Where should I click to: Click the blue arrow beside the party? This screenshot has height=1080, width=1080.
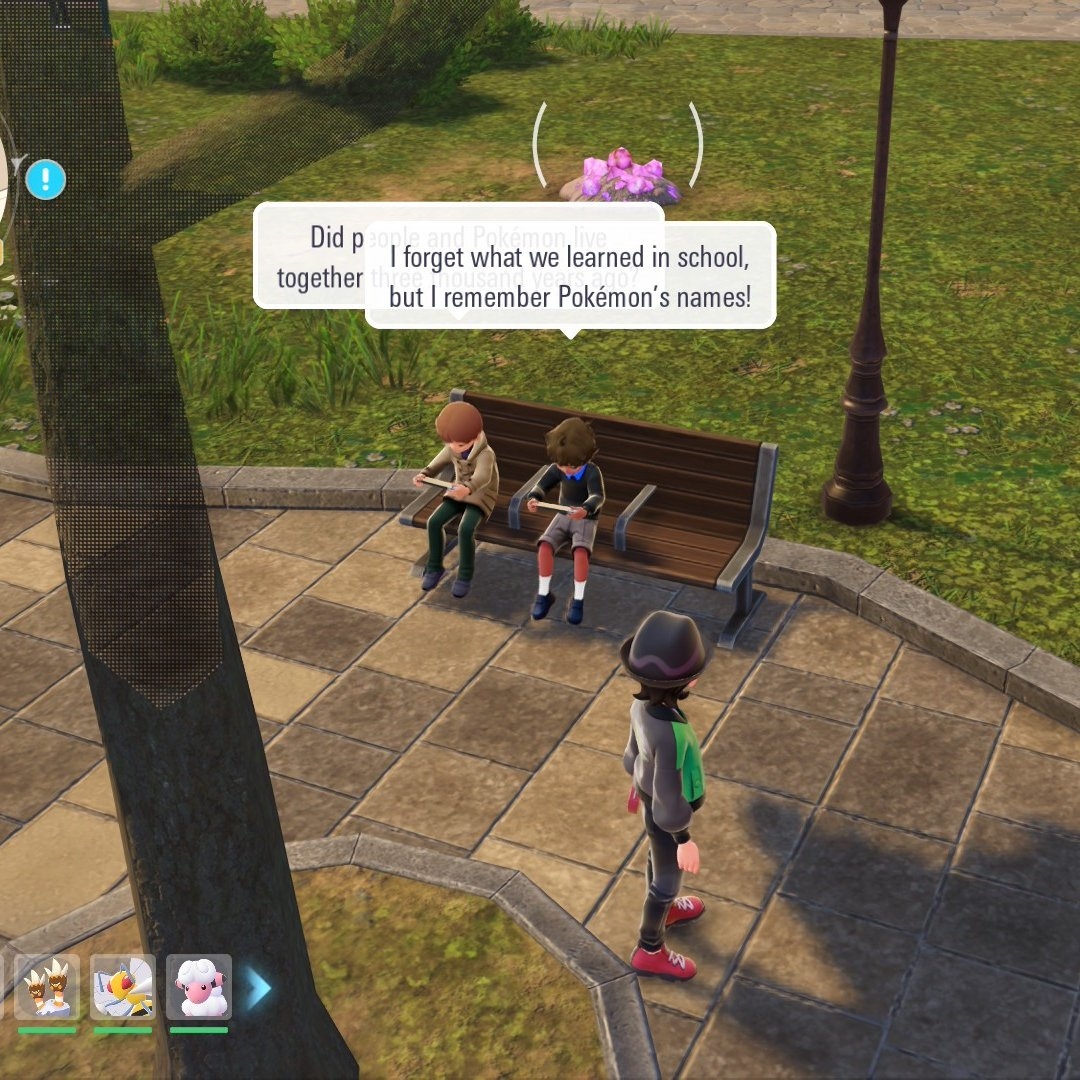pos(258,988)
